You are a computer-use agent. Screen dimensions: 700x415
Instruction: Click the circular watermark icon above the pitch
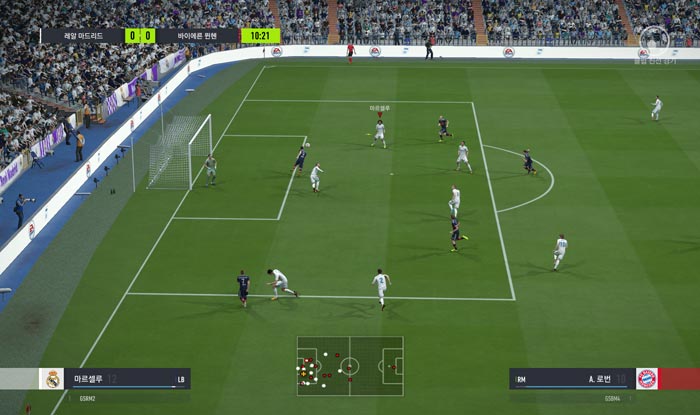654,39
